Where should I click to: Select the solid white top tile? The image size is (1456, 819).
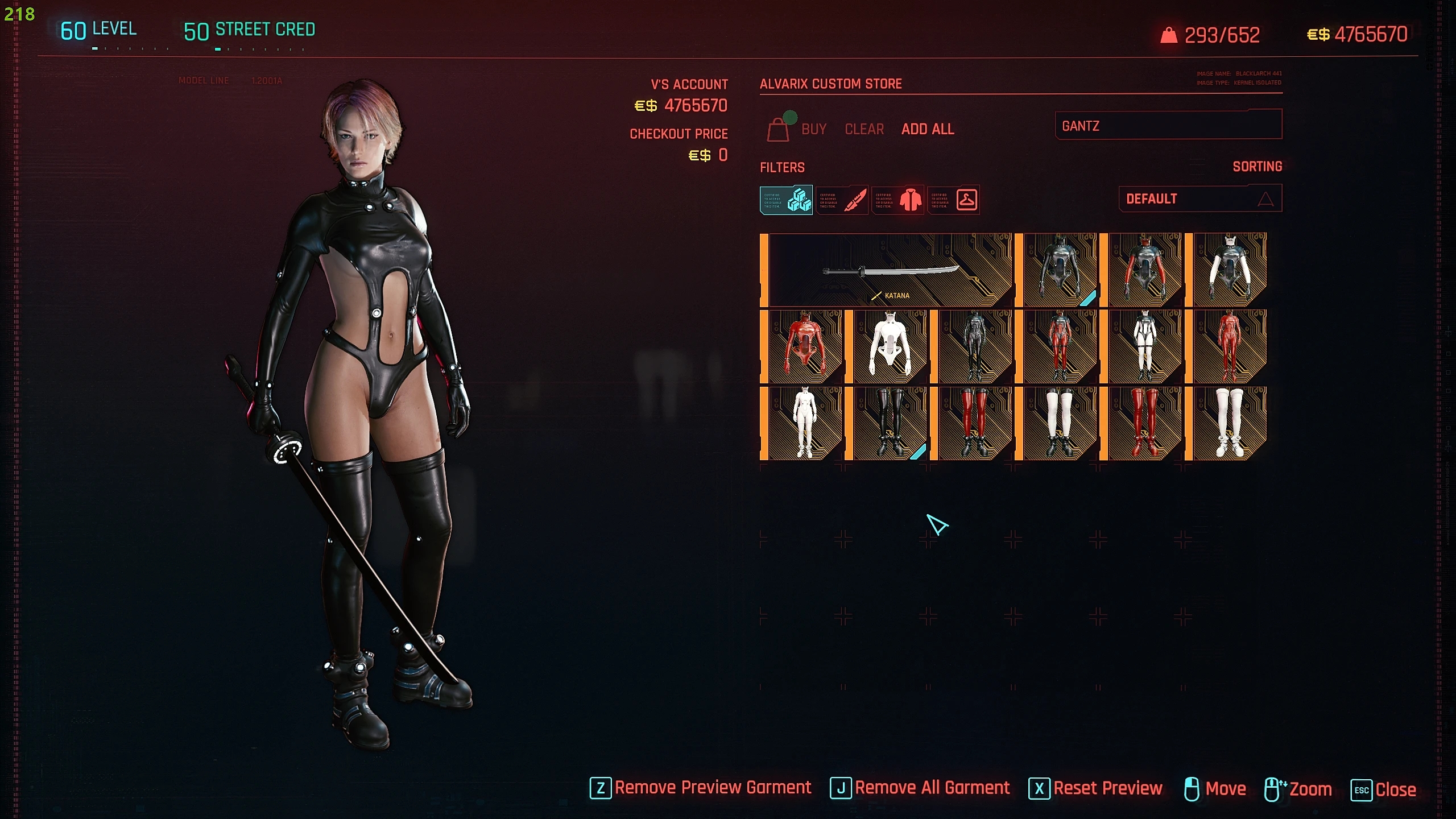point(890,347)
